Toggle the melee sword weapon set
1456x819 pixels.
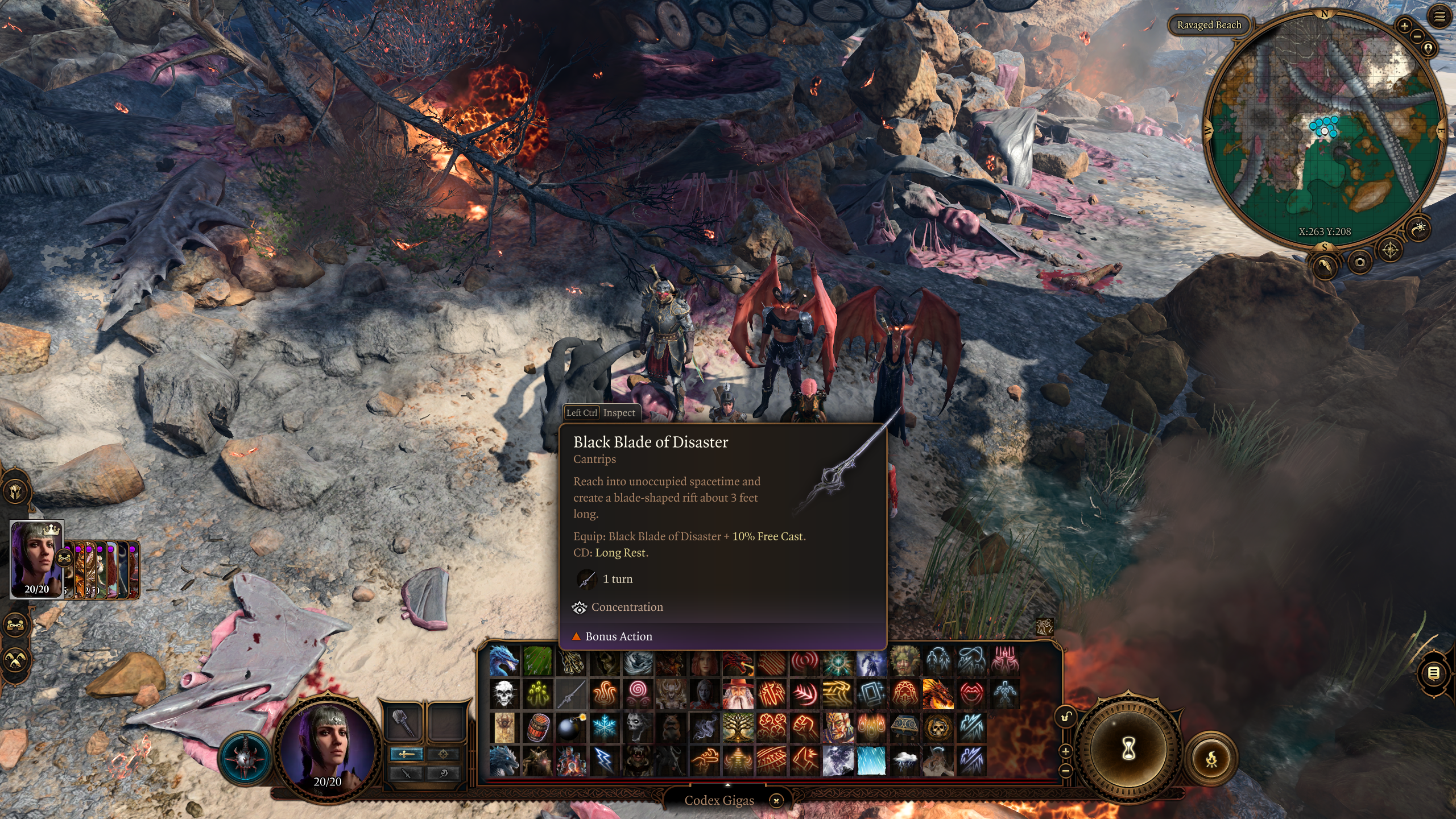(406, 754)
